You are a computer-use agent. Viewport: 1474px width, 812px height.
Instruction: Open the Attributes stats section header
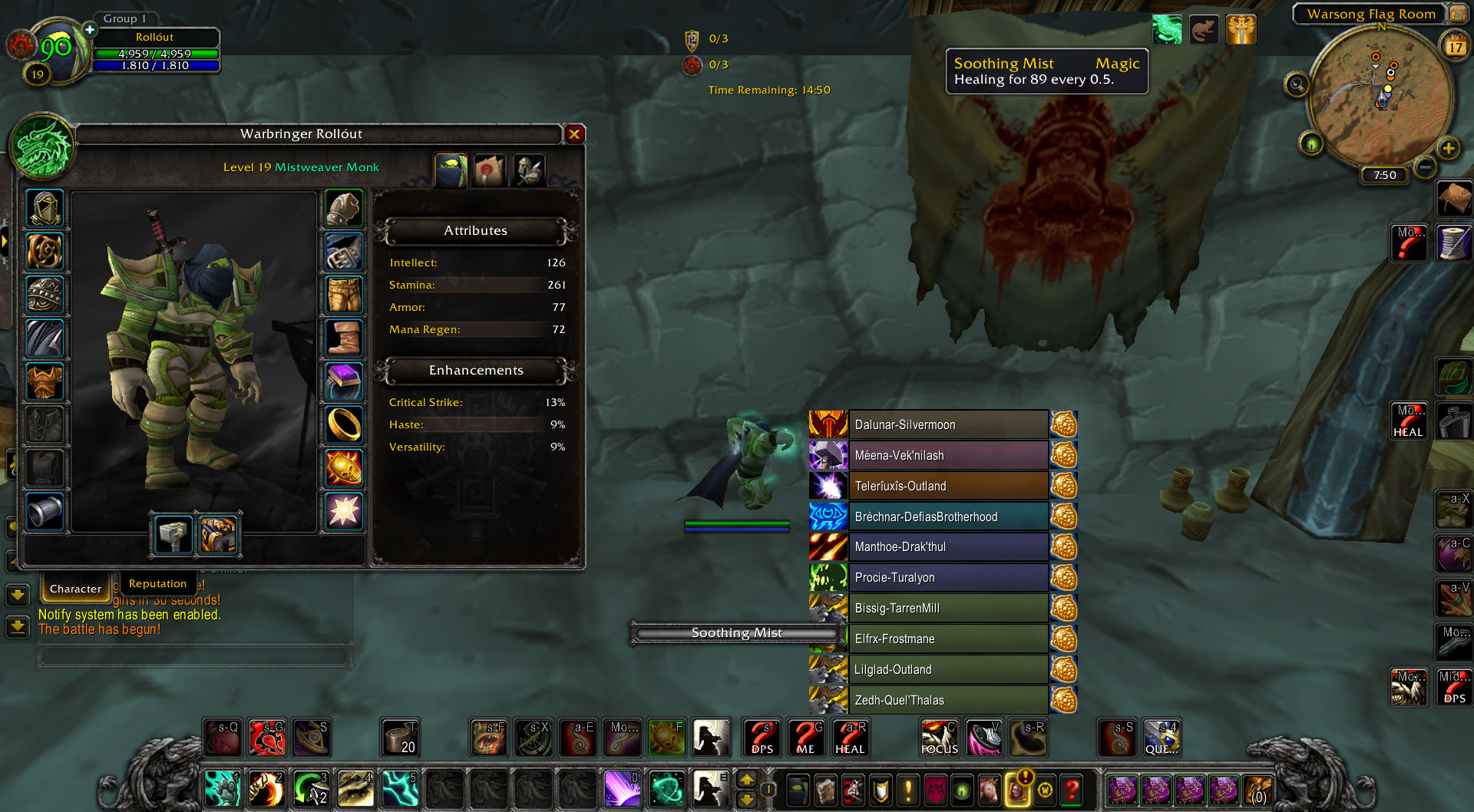[x=476, y=231]
